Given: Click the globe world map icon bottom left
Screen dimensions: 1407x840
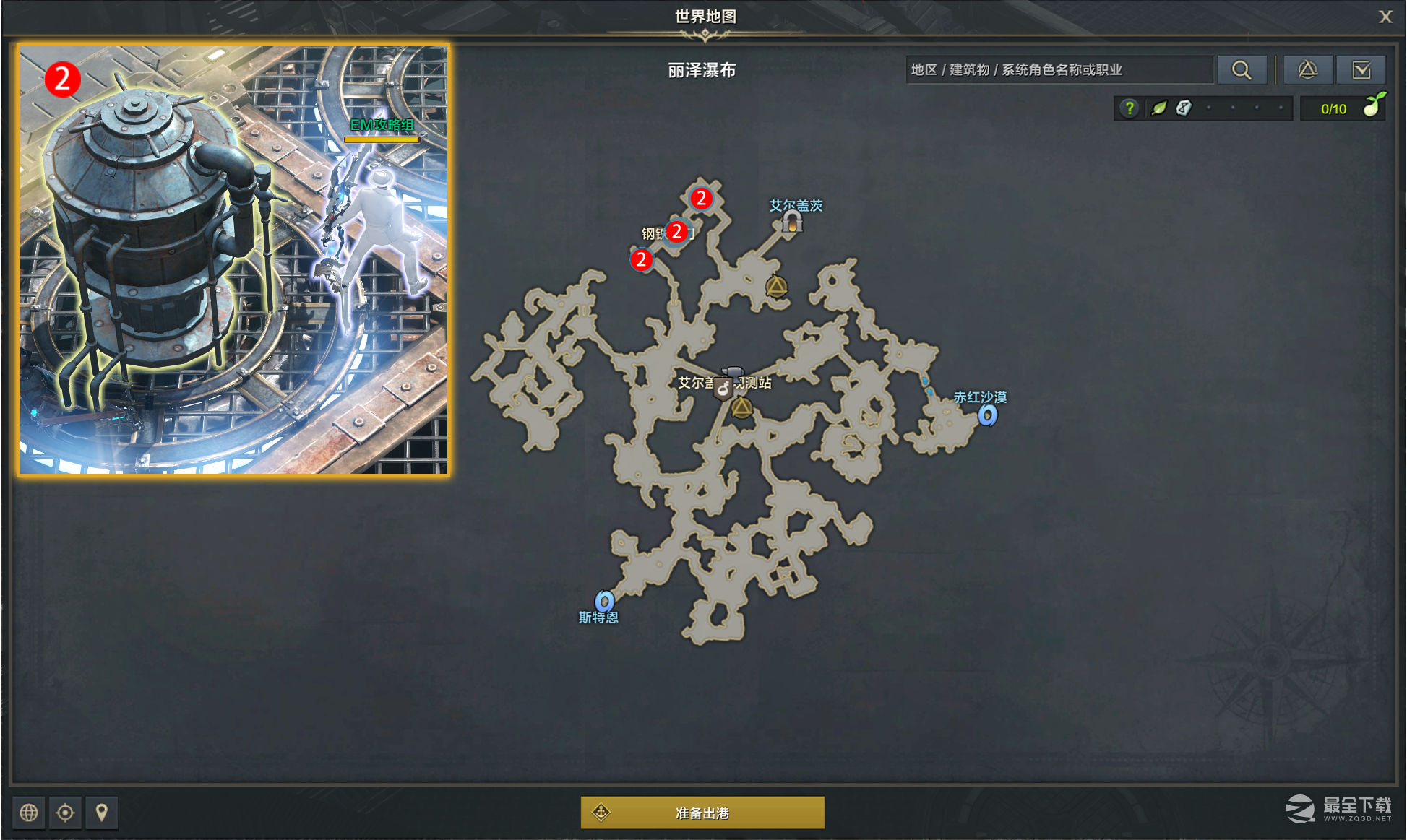Looking at the screenshot, I should click(x=28, y=813).
